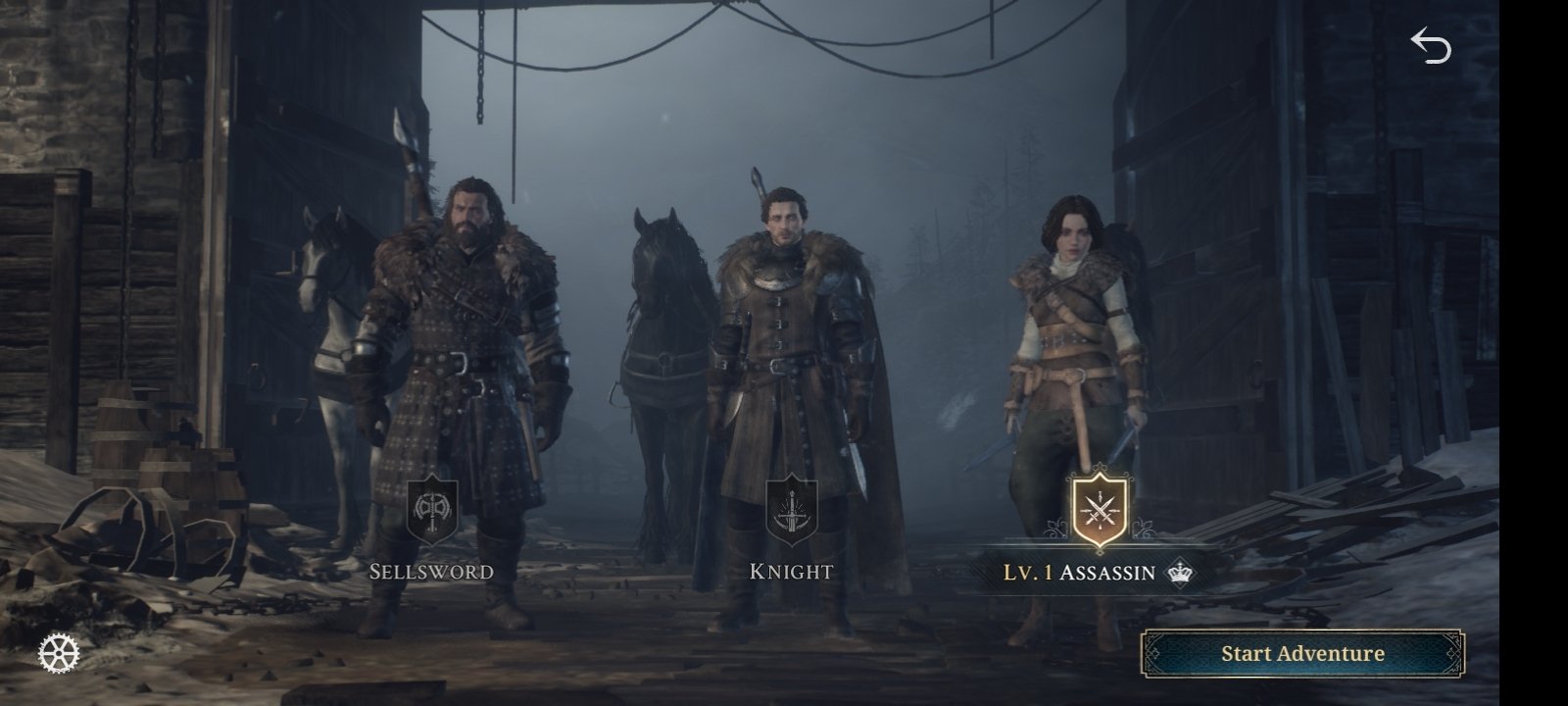Open settings via the gear icon
Viewport: 1568px width, 706px height.
tap(59, 653)
